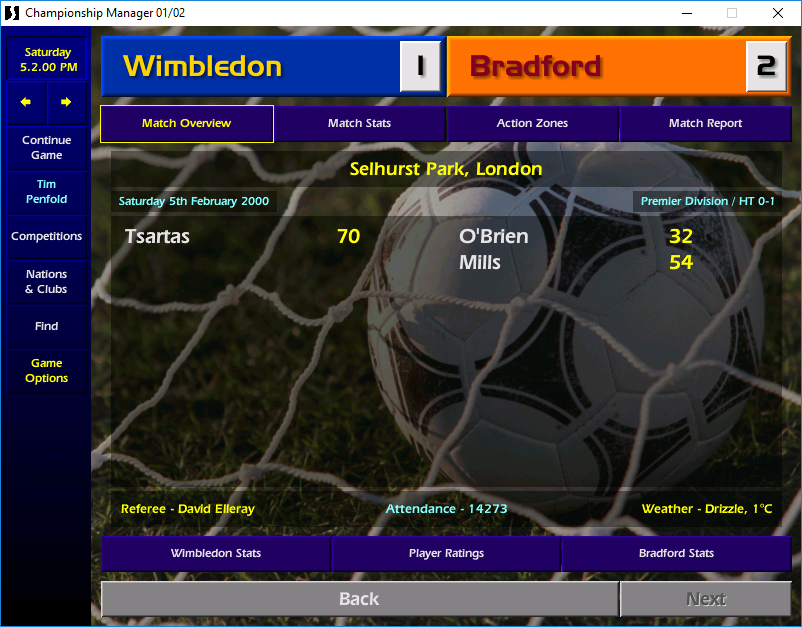Minimize the game window
This screenshot has height=627, width=802.
coord(686,13)
